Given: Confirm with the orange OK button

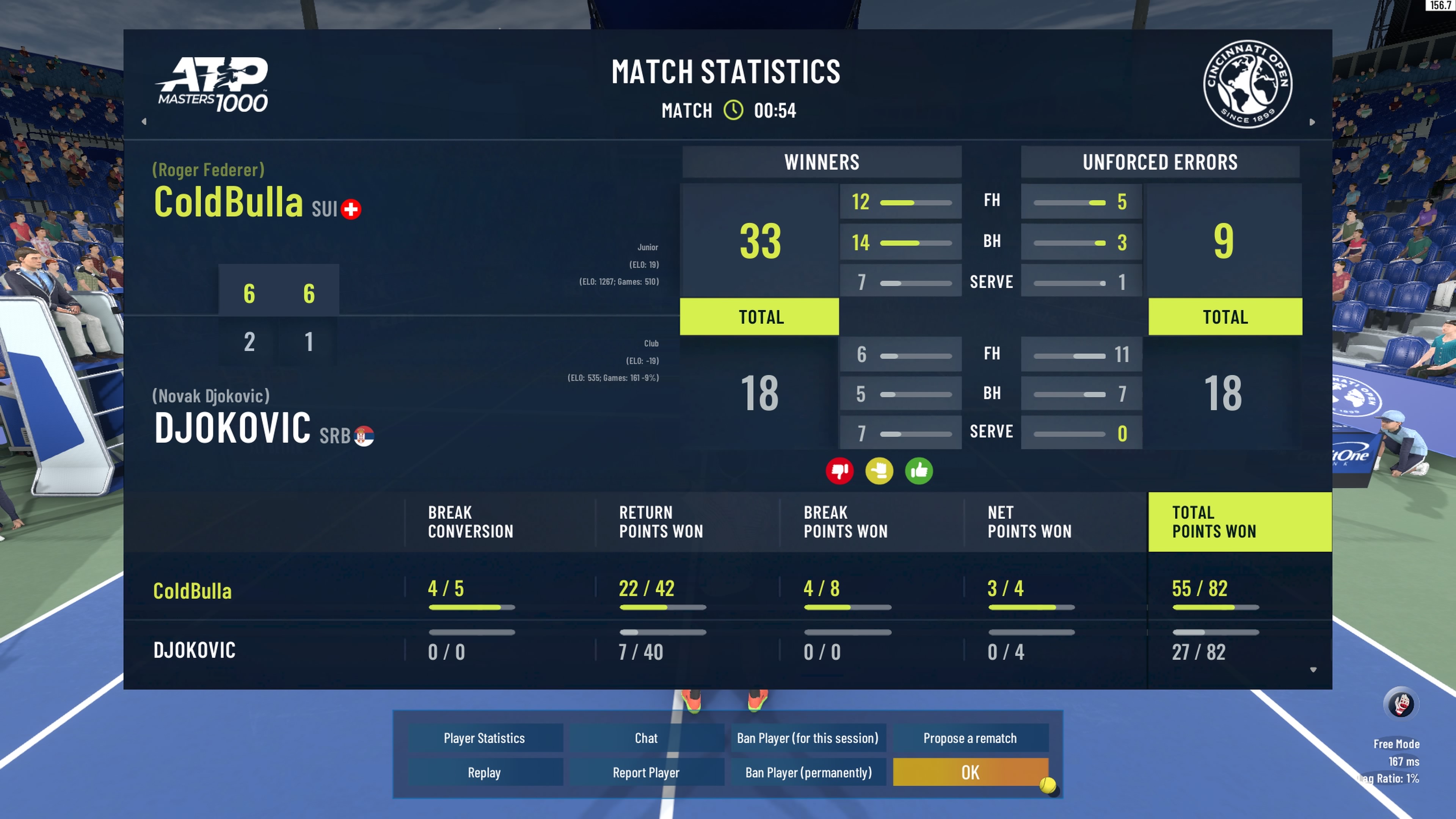Looking at the screenshot, I should [x=970, y=773].
